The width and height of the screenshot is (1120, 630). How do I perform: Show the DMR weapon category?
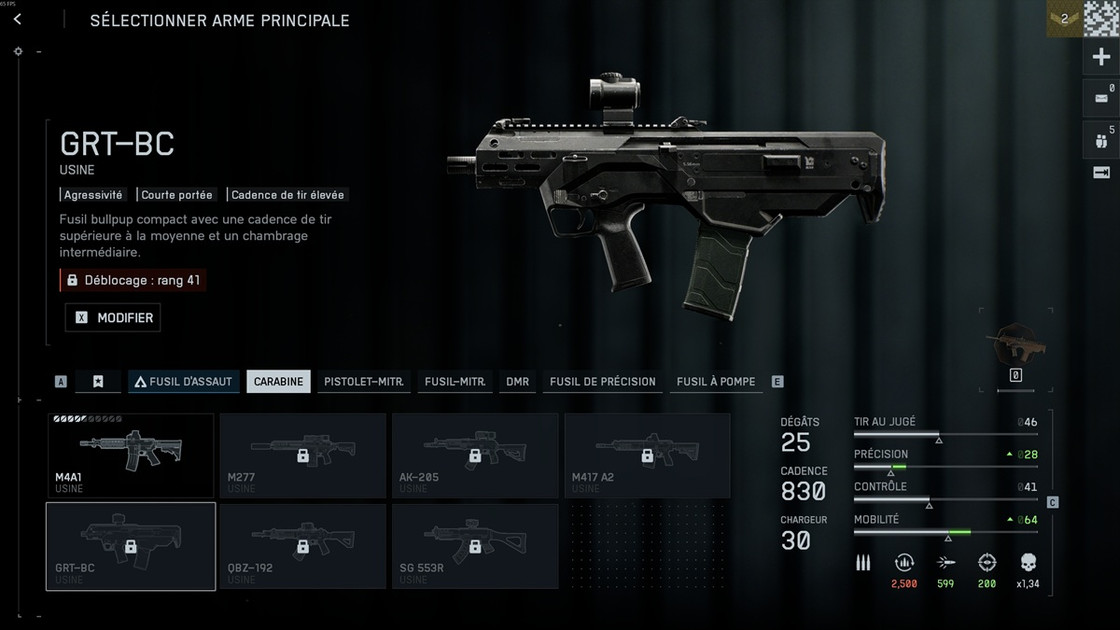[518, 382]
